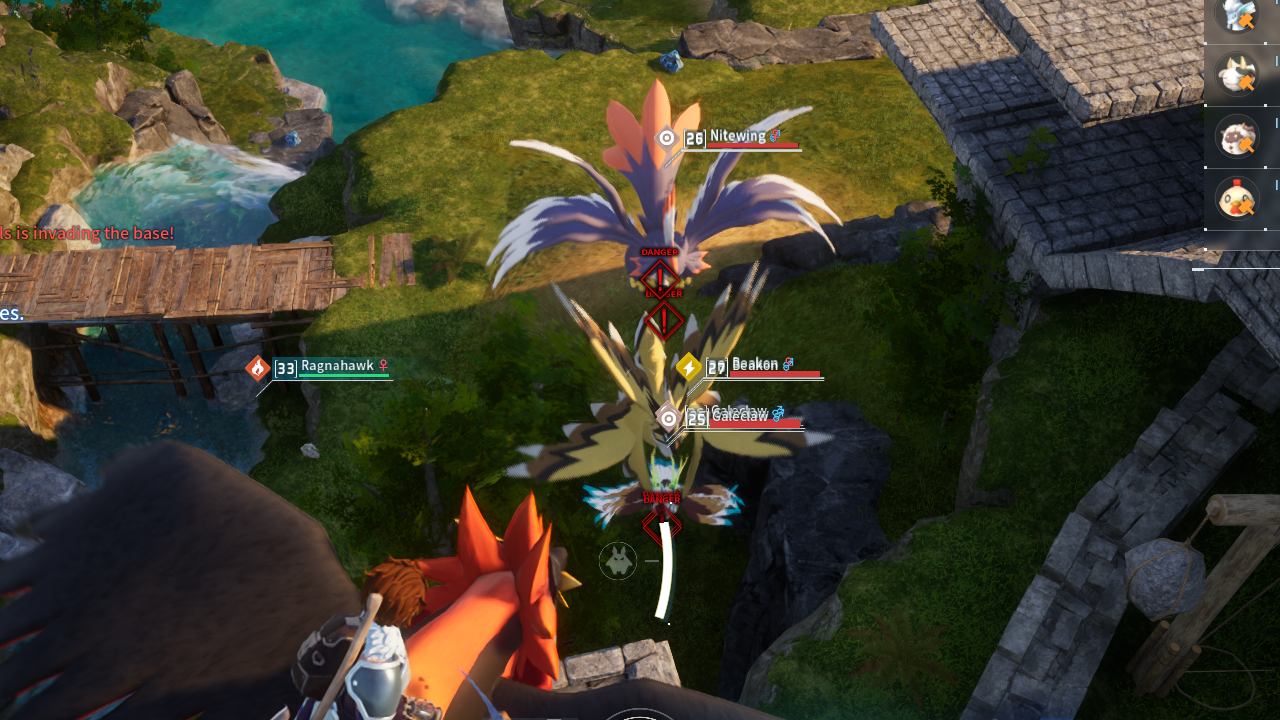The width and height of the screenshot is (1280, 720).
Task: Select the spotted round Pal in the sidebar
Action: click(x=1235, y=135)
